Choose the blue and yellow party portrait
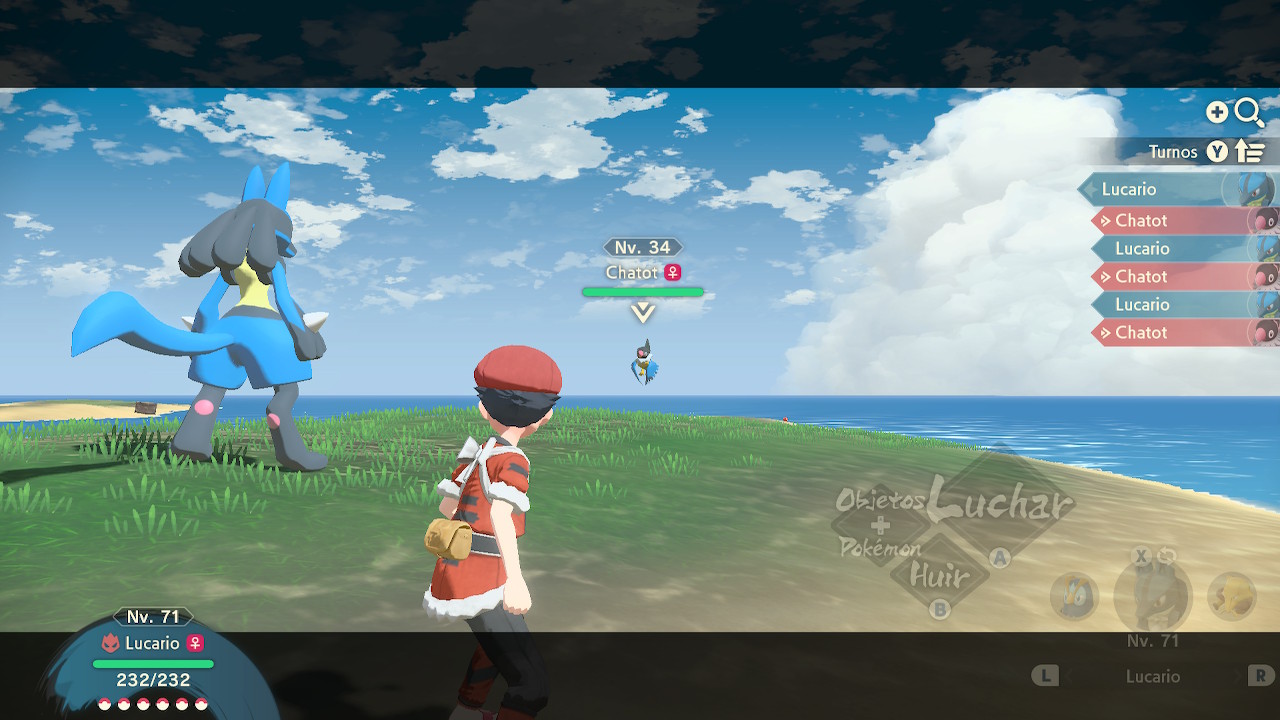The image size is (1280, 720). pos(1075,597)
